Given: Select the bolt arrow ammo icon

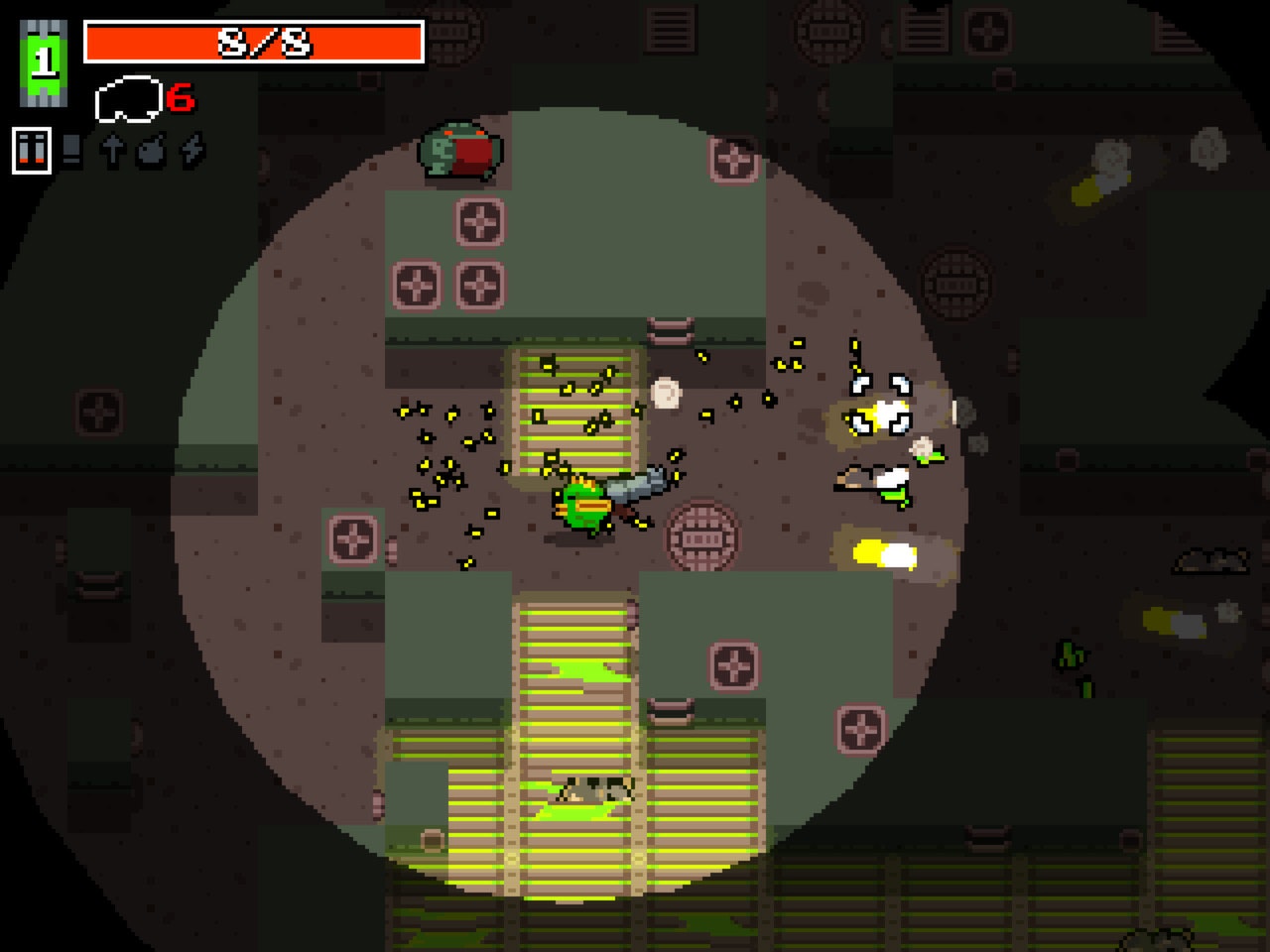Looking at the screenshot, I should [111, 151].
